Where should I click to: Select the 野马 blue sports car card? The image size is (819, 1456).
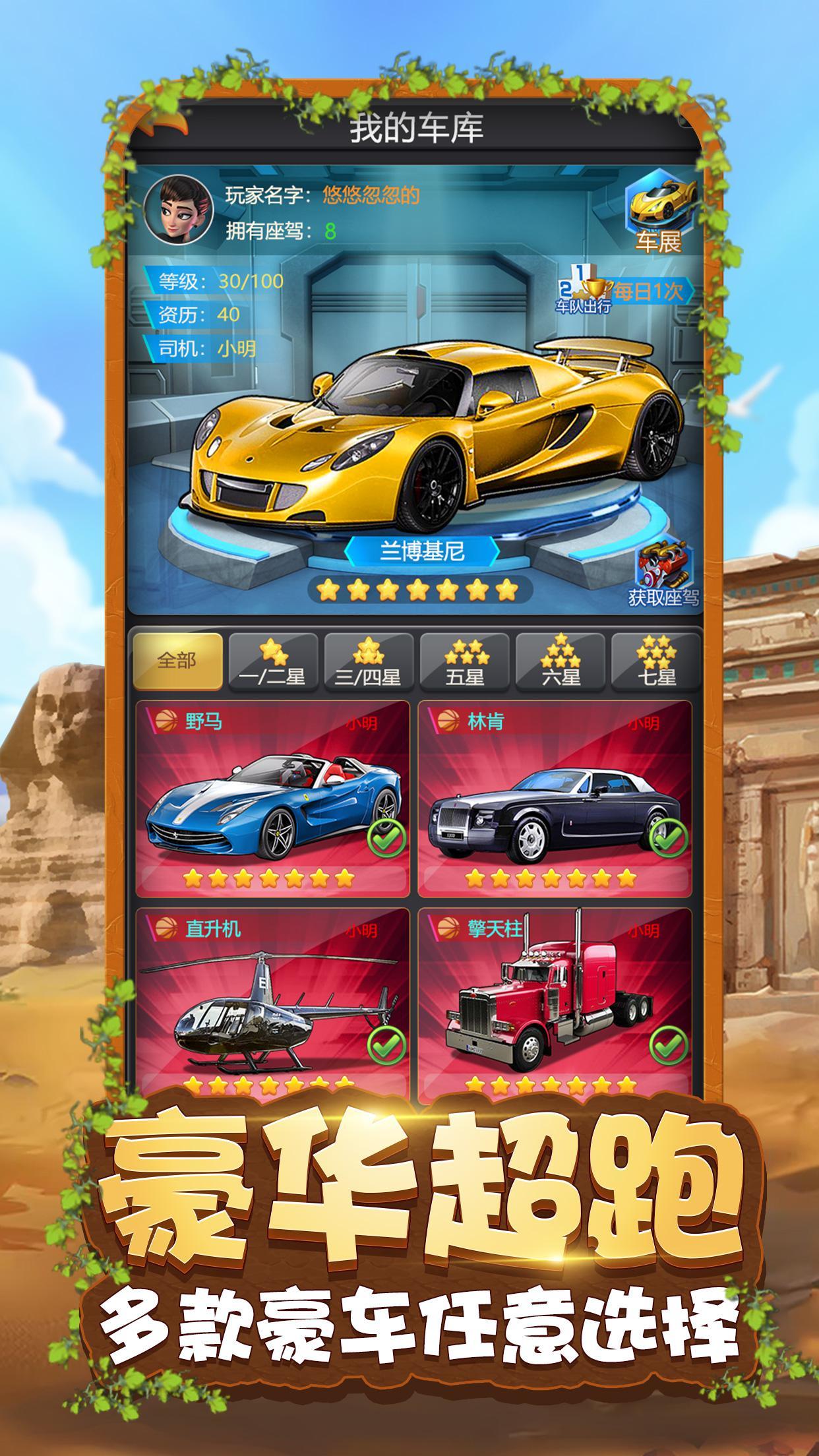point(272,799)
